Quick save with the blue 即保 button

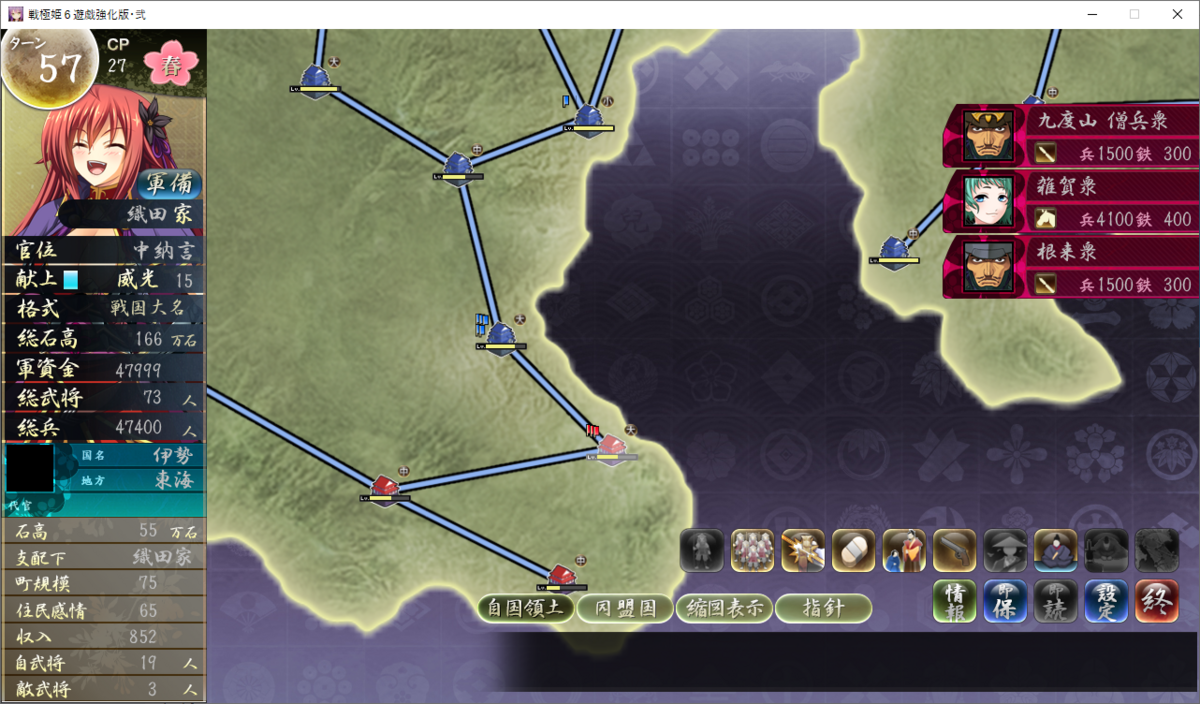(x=1005, y=602)
